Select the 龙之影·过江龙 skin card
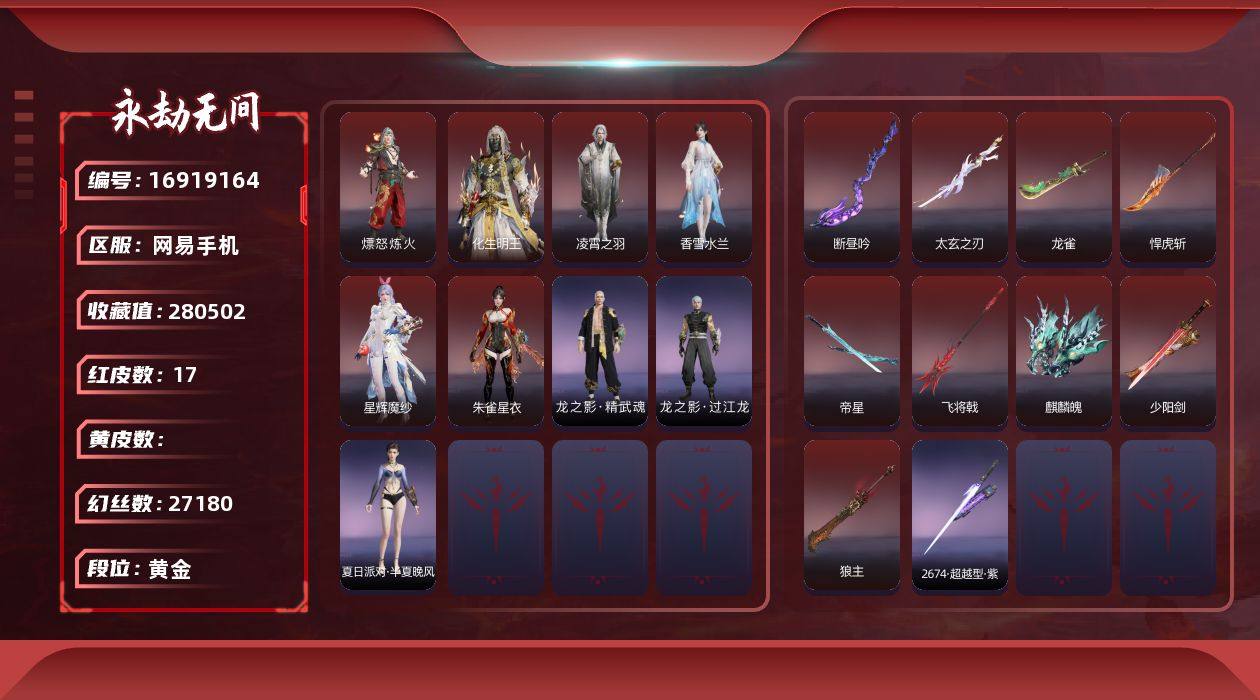The height and width of the screenshot is (700, 1260). tap(704, 350)
